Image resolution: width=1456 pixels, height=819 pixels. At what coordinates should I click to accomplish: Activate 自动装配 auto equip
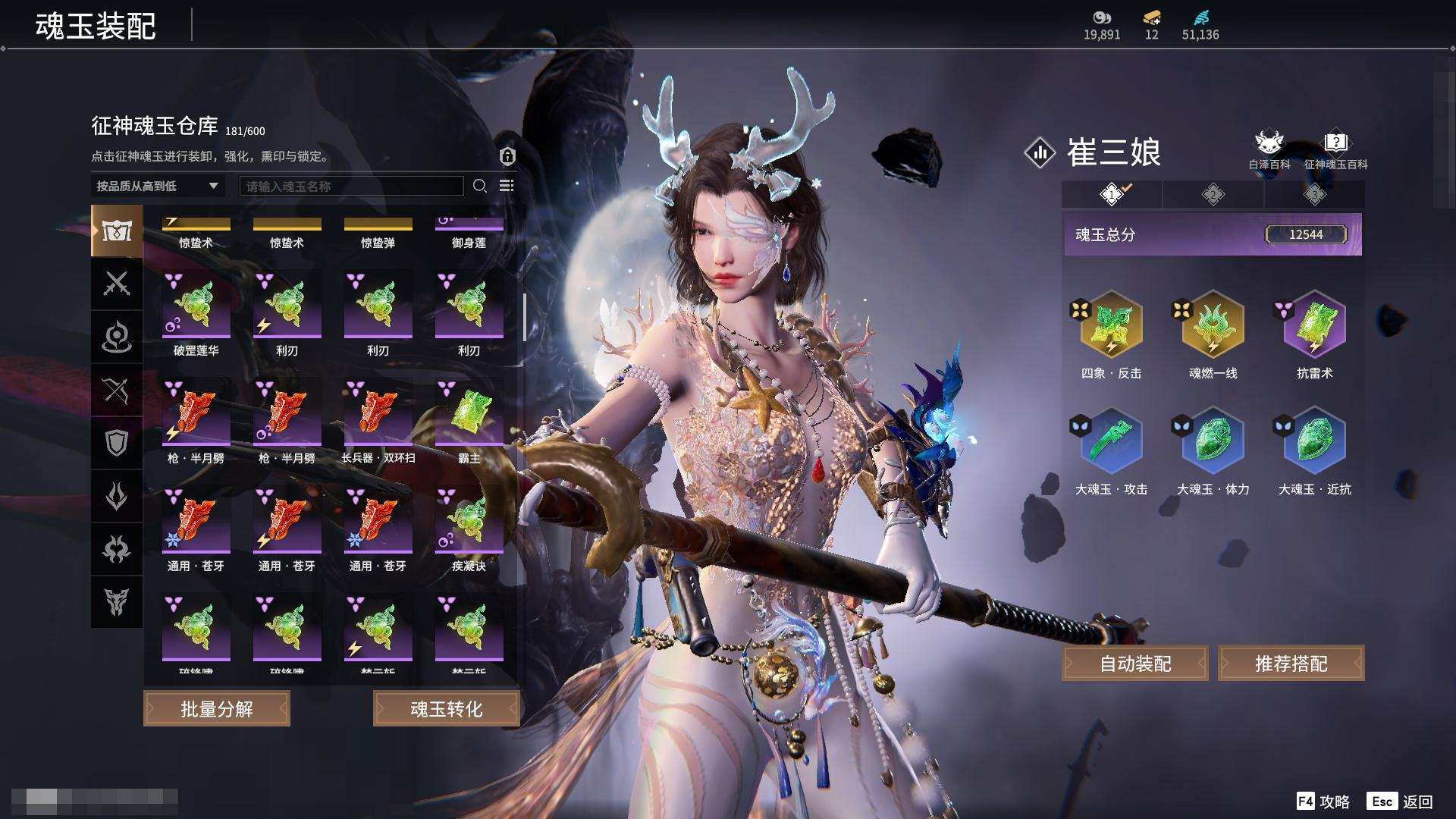pyautogui.click(x=1135, y=664)
